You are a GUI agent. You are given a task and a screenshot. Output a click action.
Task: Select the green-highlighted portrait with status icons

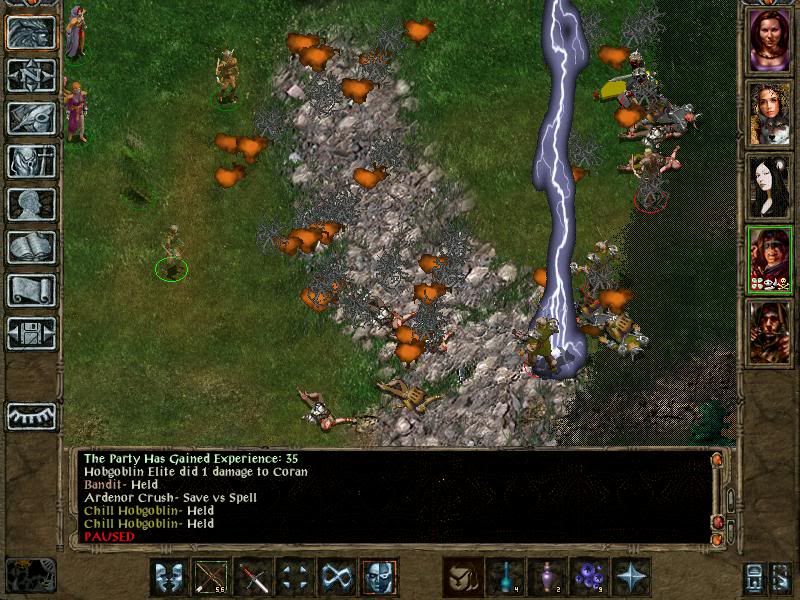pyautogui.click(x=769, y=259)
